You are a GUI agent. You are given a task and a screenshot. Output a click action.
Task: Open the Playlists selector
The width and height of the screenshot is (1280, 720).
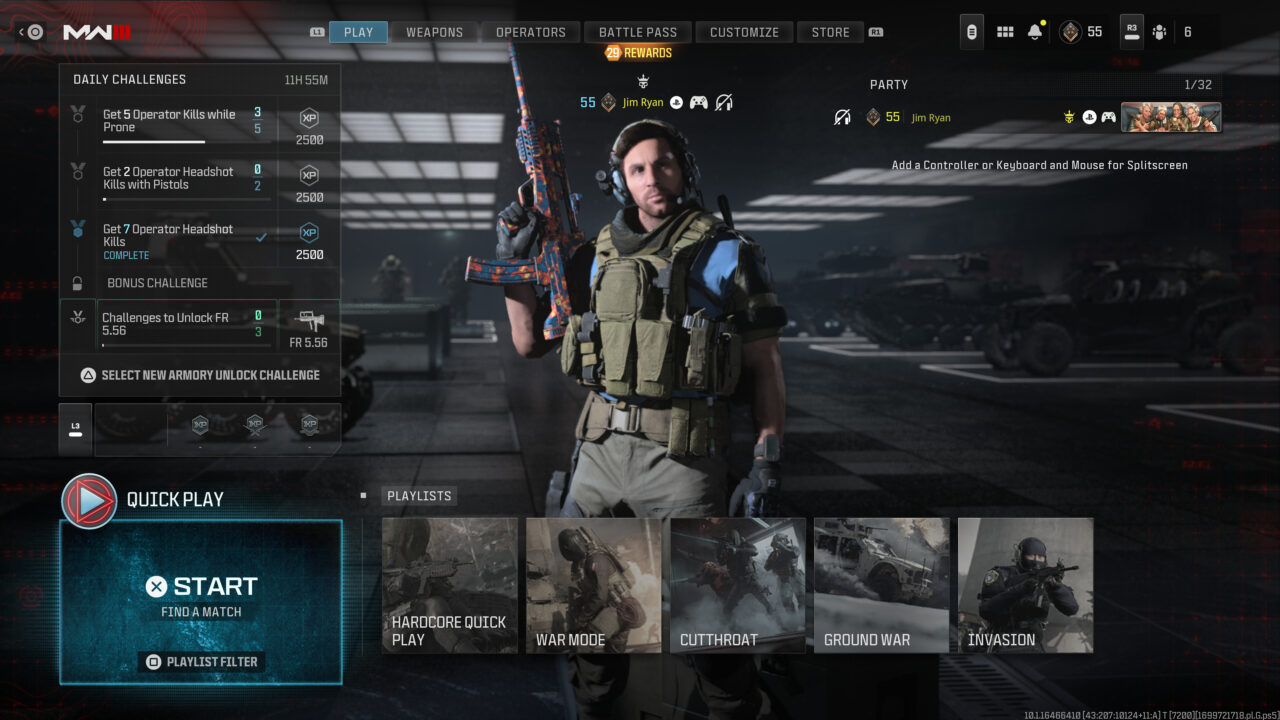tap(419, 495)
